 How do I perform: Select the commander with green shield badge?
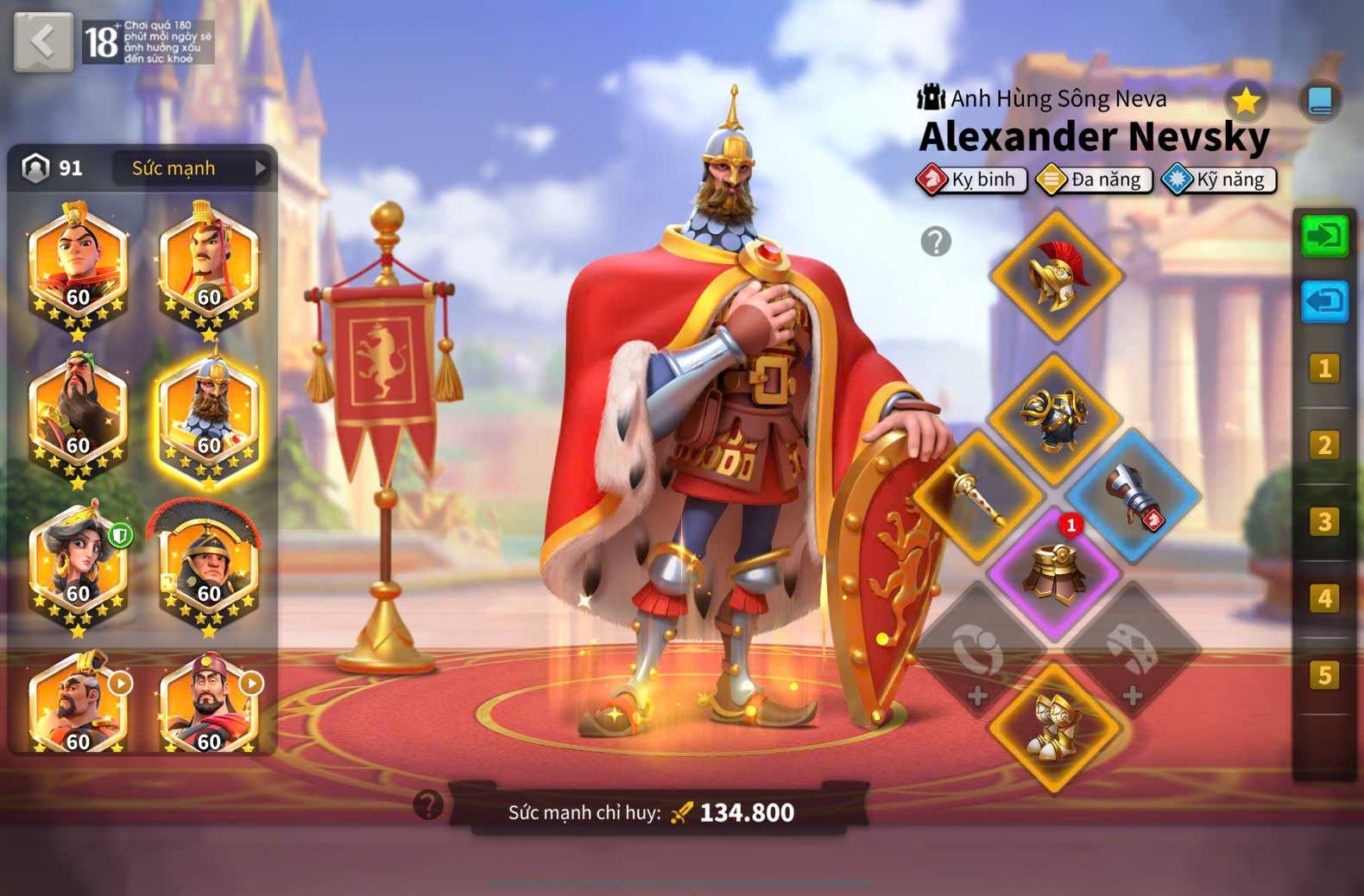78,567
